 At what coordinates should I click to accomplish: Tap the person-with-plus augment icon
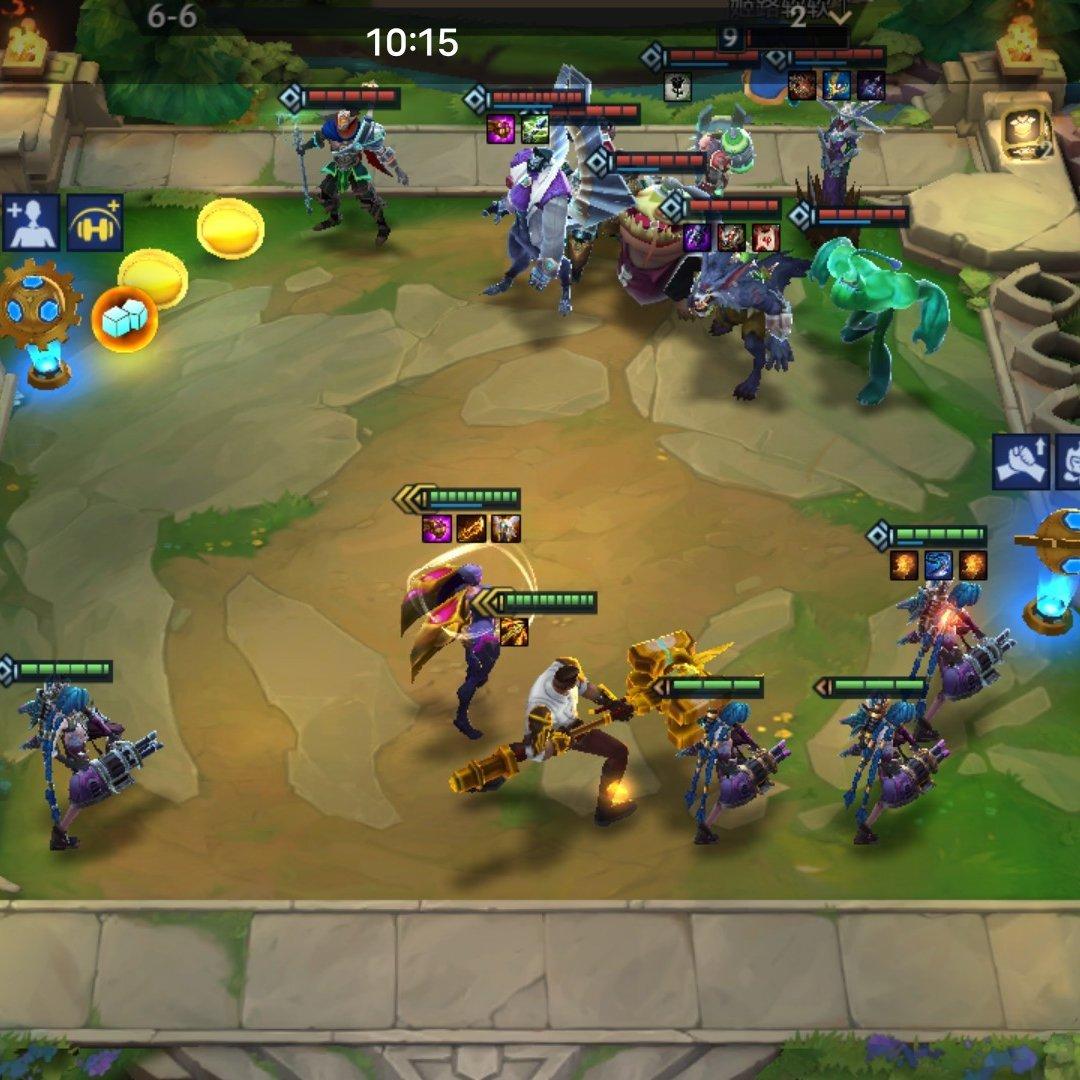(x=32, y=222)
